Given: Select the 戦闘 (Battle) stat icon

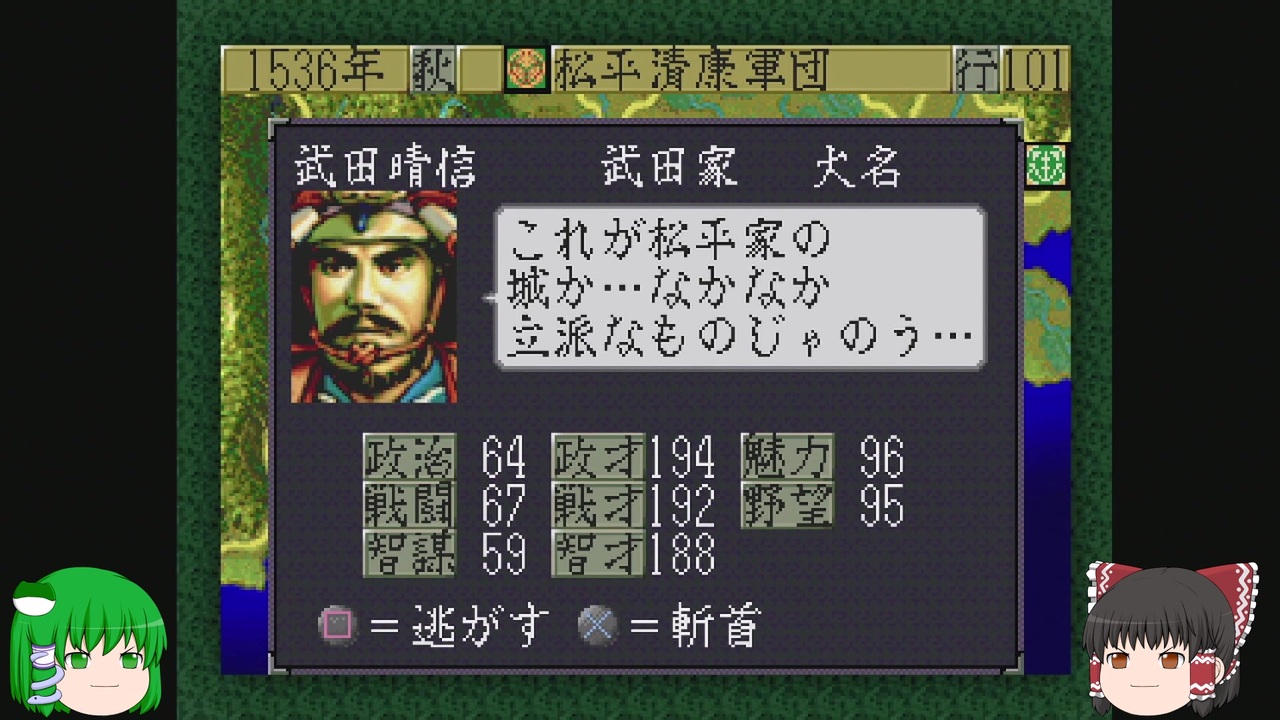Looking at the screenshot, I should pyautogui.click(x=409, y=507).
